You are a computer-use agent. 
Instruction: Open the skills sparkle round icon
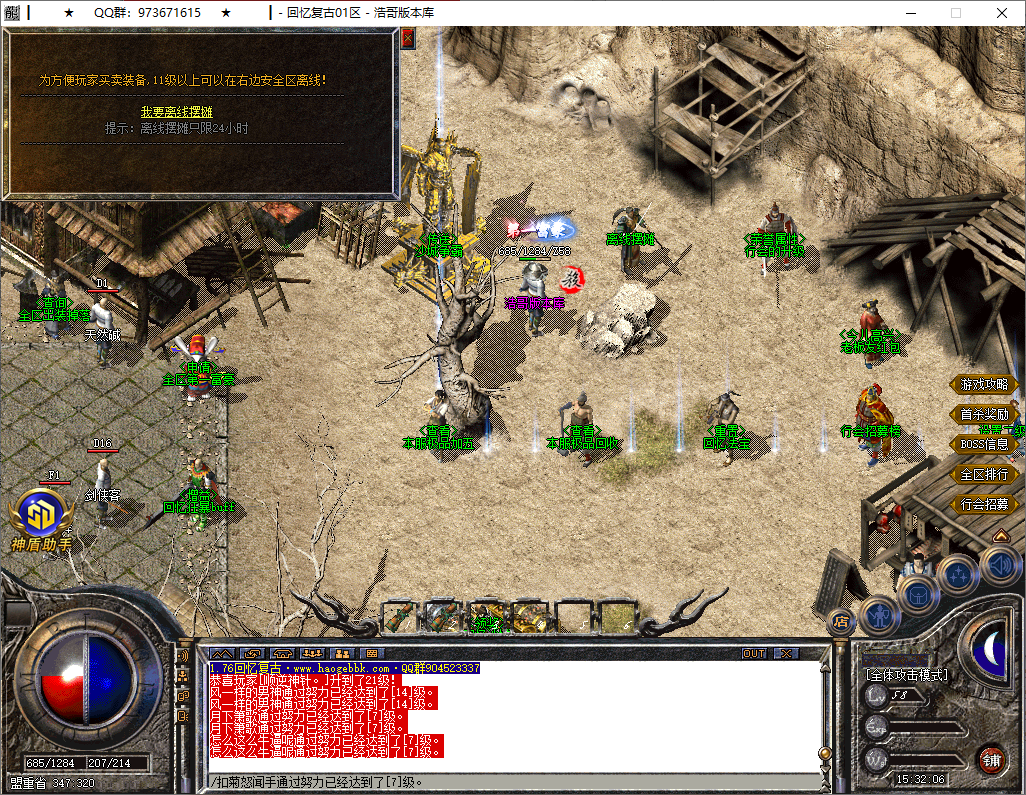pyautogui.click(x=960, y=575)
